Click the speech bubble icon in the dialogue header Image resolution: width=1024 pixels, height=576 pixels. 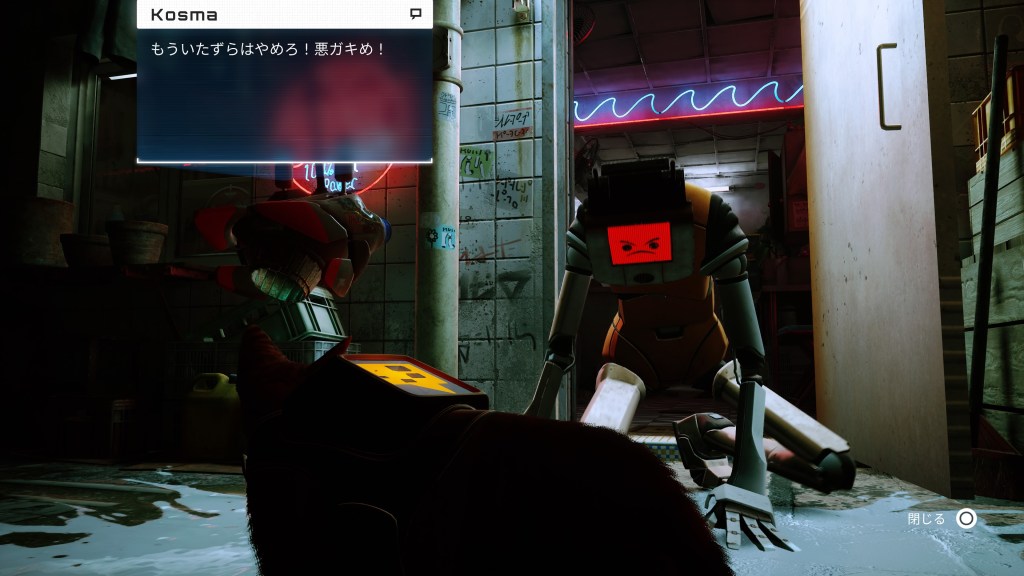tap(415, 14)
